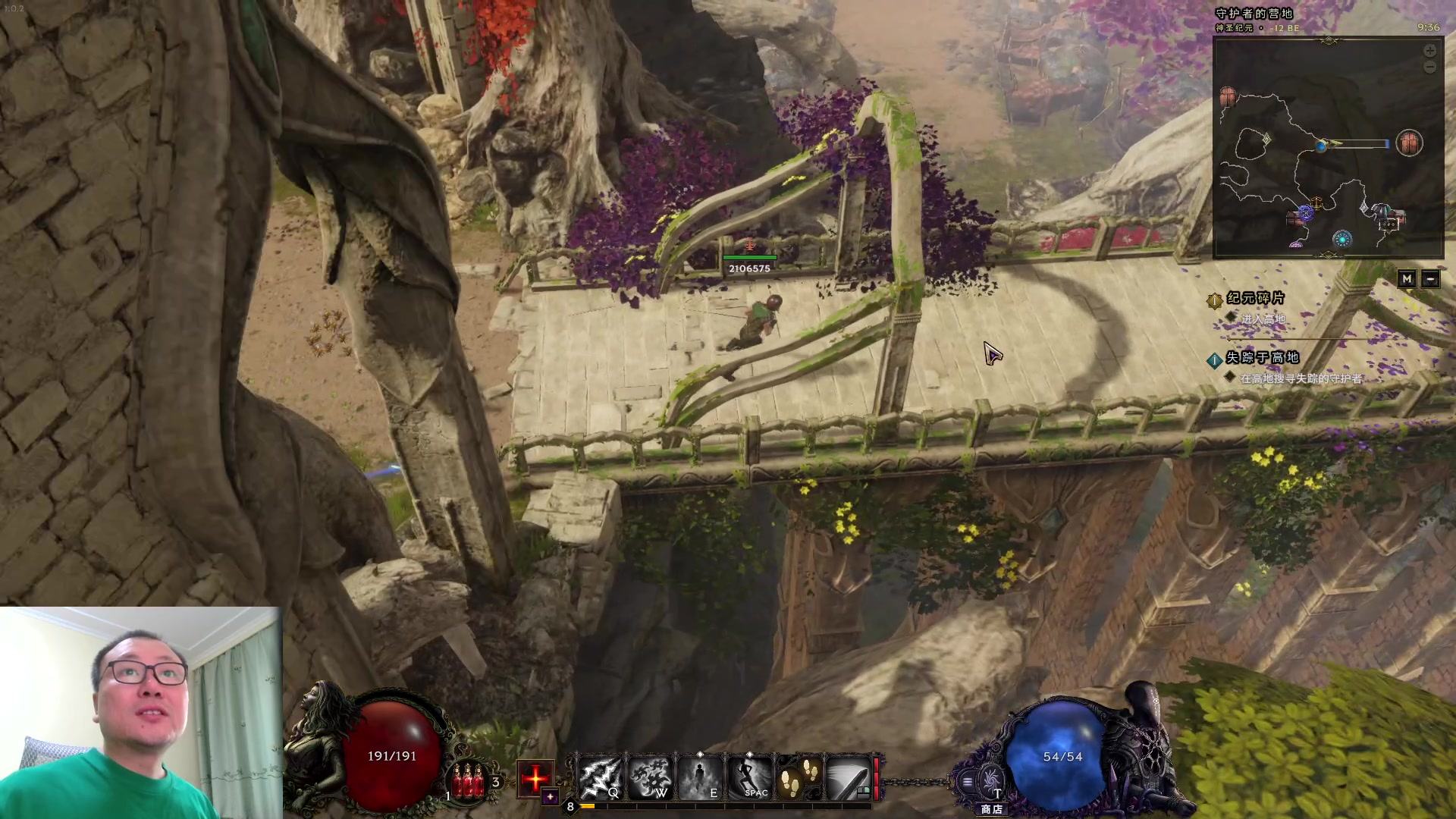The height and width of the screenshot is (819, 1456).
Task: Open the small purple plus icon
Action: (x=551, y=797)
